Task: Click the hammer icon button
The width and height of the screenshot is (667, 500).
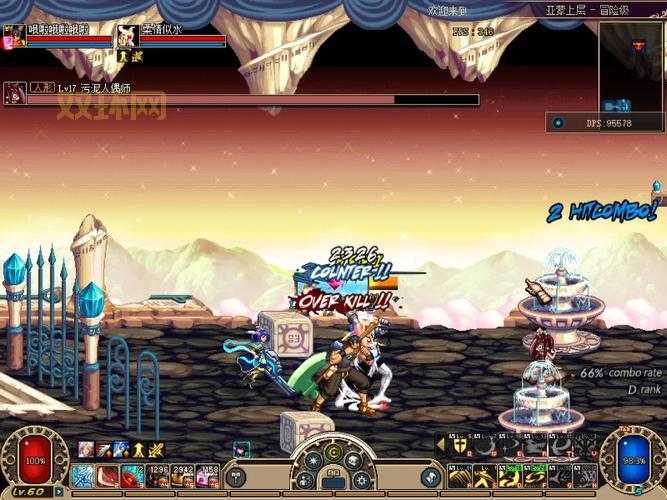Action: (x=236, y=476)
